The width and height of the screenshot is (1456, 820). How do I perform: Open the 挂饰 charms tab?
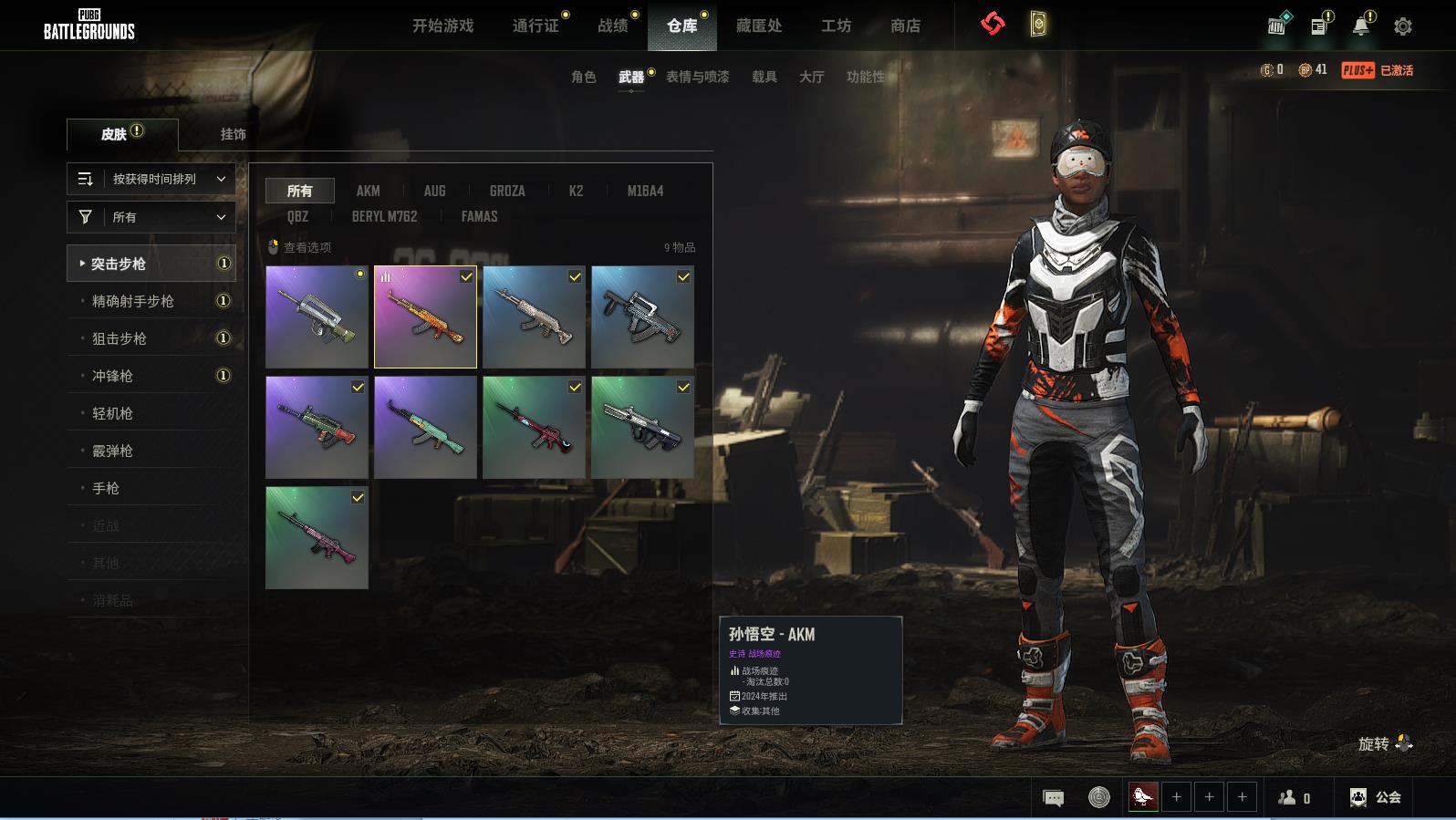click(233, 134)
